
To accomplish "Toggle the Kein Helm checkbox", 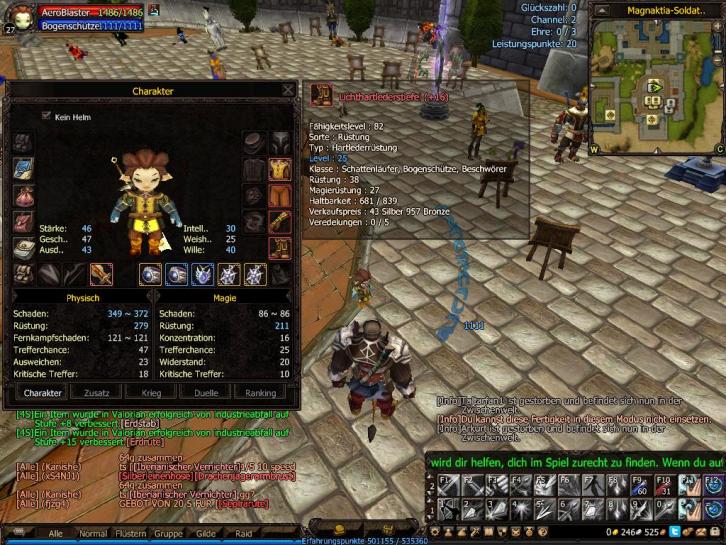I will click(x=46, y=117).
